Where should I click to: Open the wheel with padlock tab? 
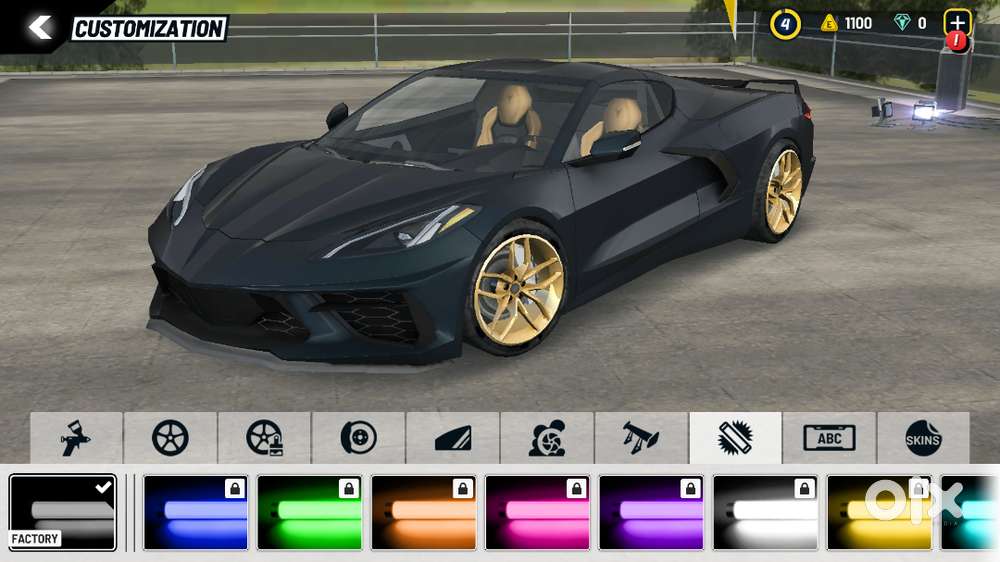[264, 438]
